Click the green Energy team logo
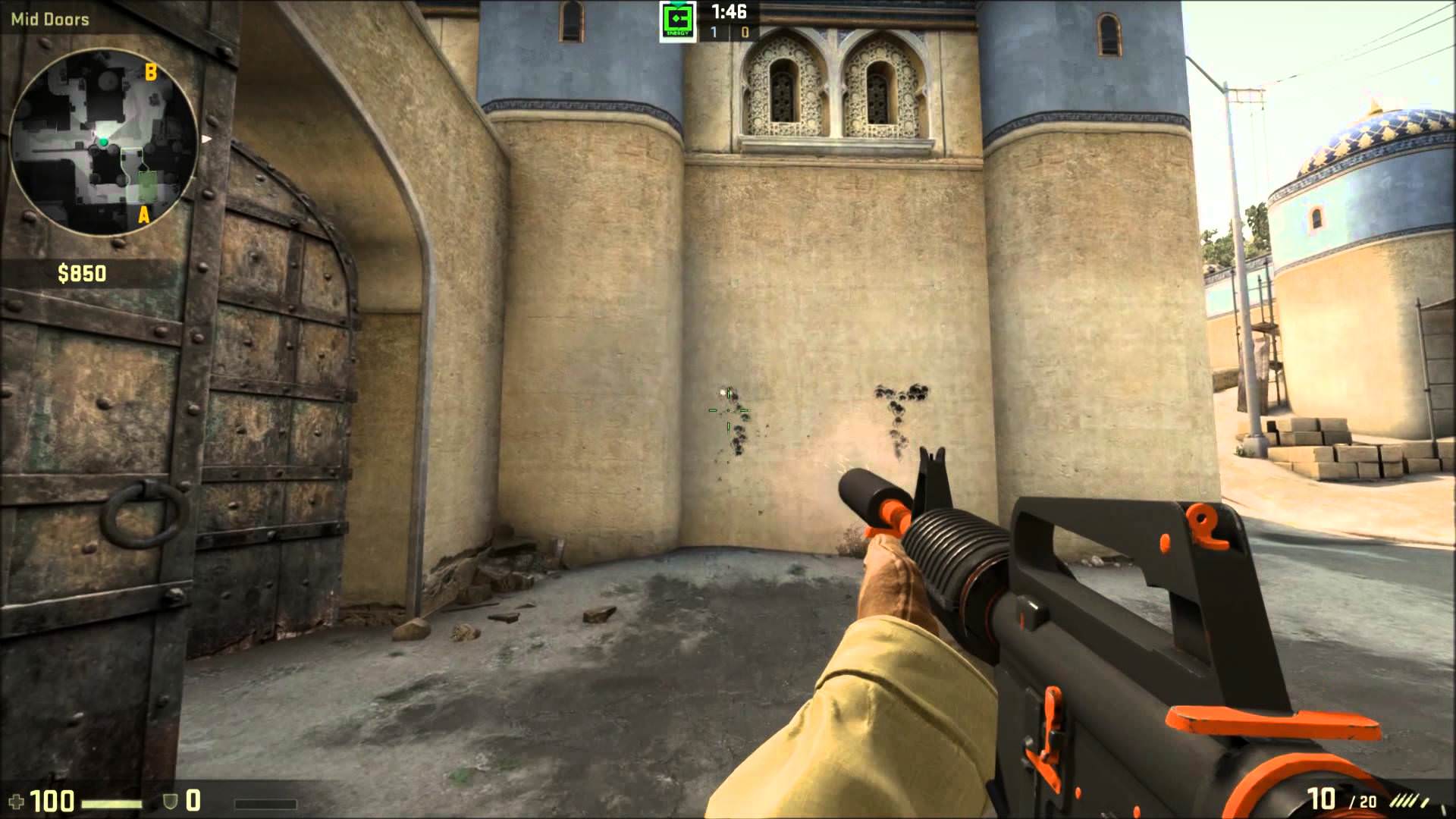 point(677,22)
